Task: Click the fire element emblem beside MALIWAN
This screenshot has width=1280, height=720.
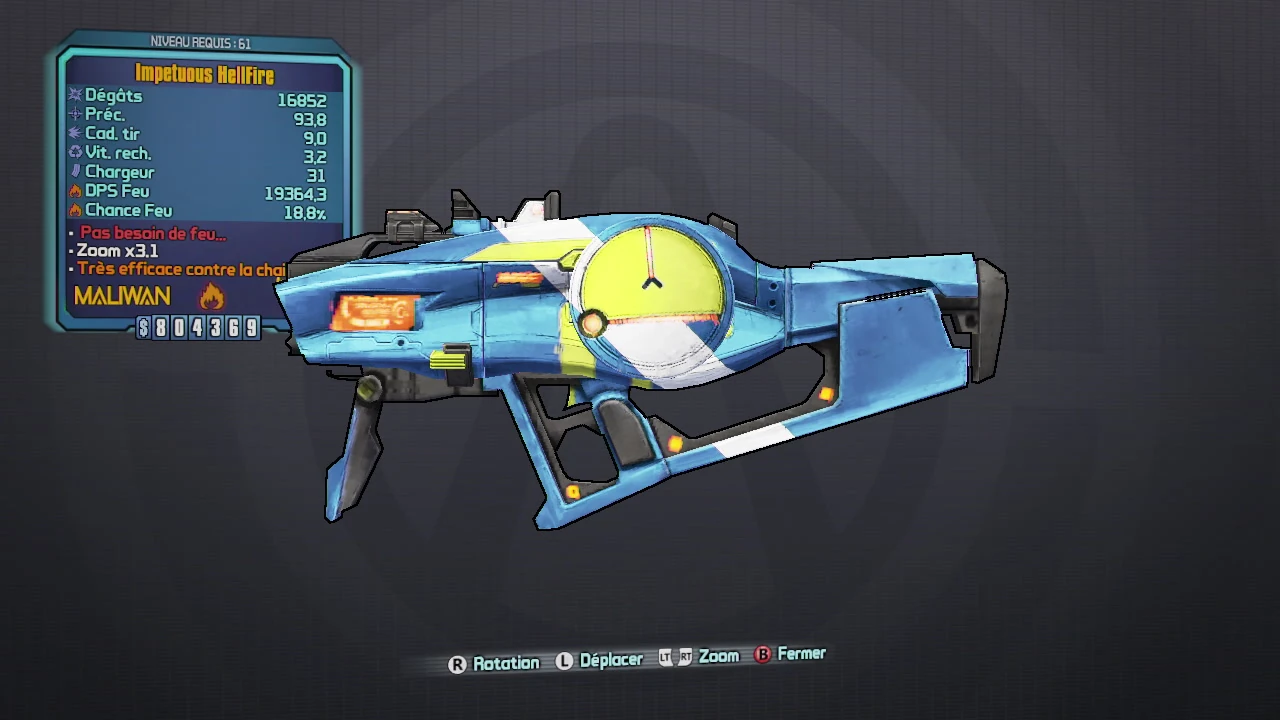Action: click(211, 296)
